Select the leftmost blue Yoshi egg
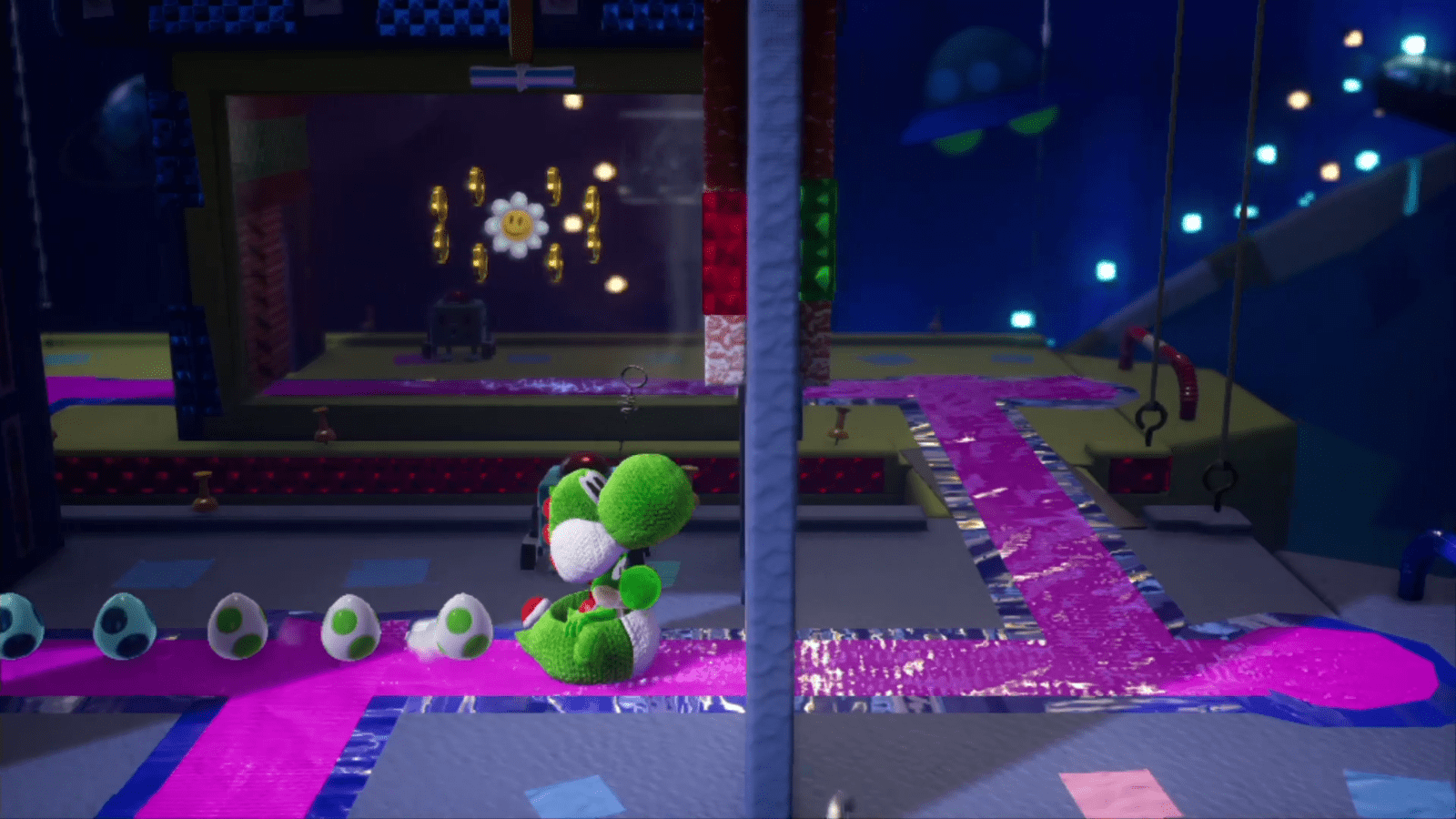Viewport: 1456px width, 819px height. click(14, 628)
